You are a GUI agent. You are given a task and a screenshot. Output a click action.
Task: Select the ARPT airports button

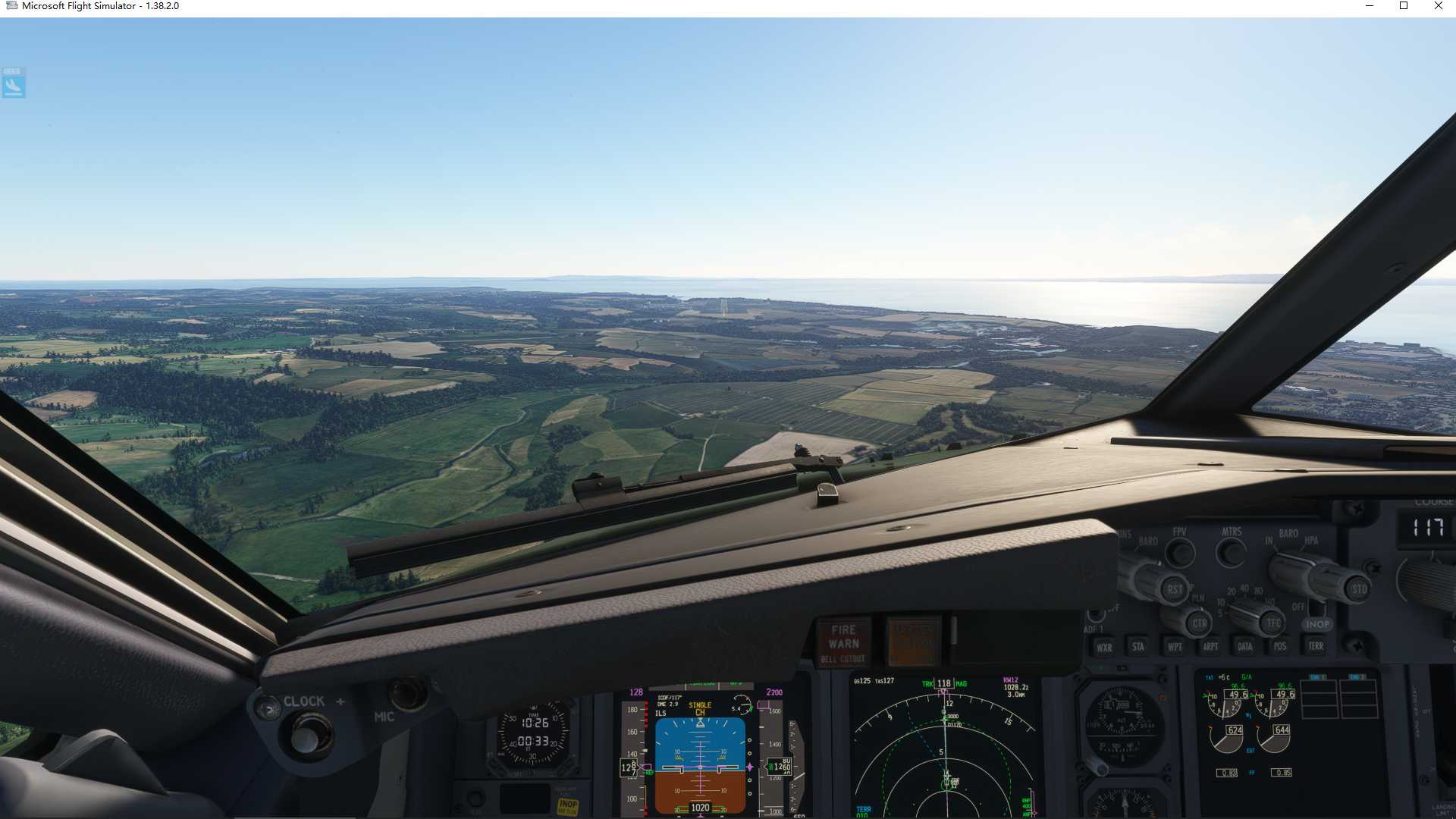click(x=1210, y=647)
